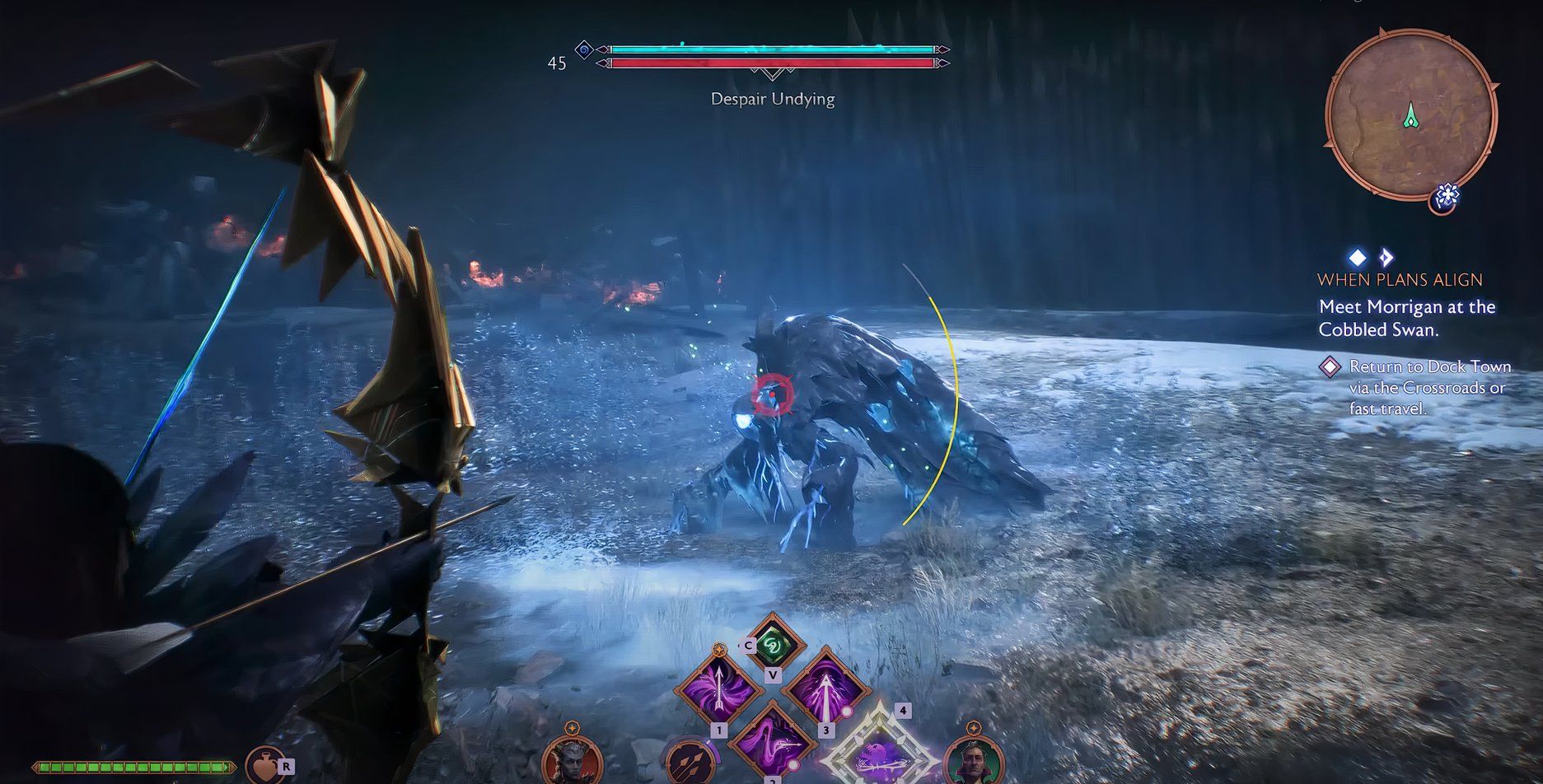Viewport: 1543px width, 784px height.
Task: Open the Despair Undying boss nameplate
Action: [772, 99]
